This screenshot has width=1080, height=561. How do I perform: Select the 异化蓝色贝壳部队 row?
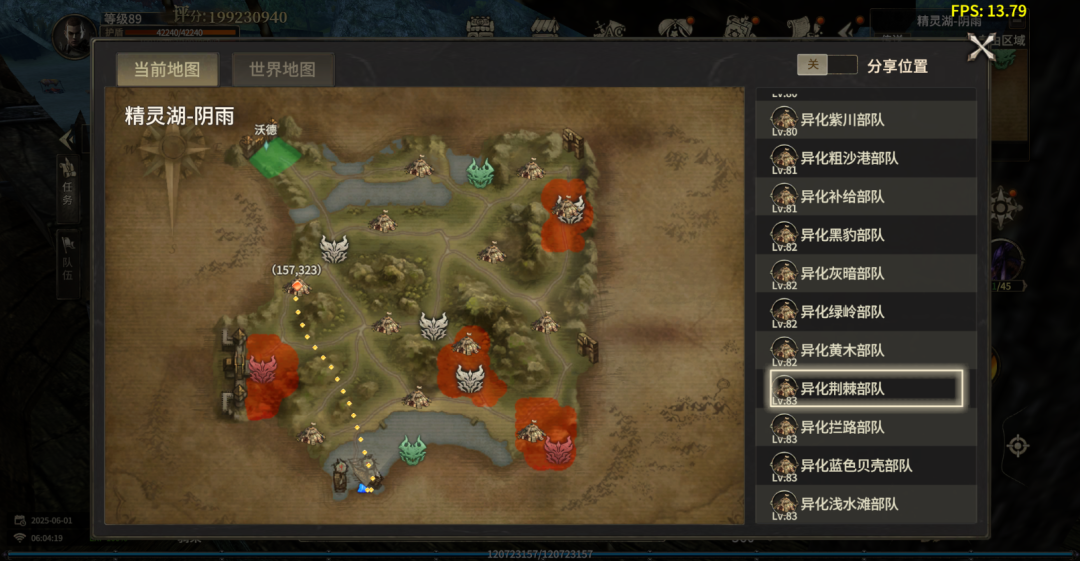[866, 465]
